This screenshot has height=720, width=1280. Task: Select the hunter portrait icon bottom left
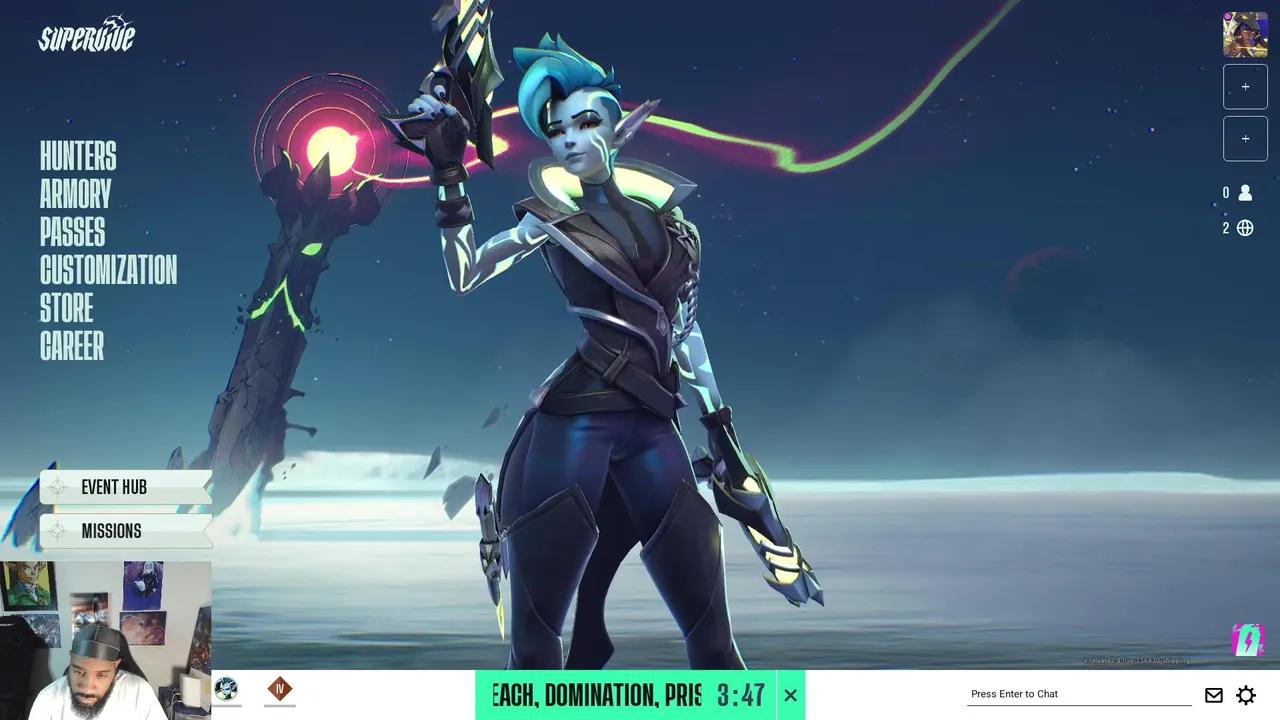coord(225,689)
